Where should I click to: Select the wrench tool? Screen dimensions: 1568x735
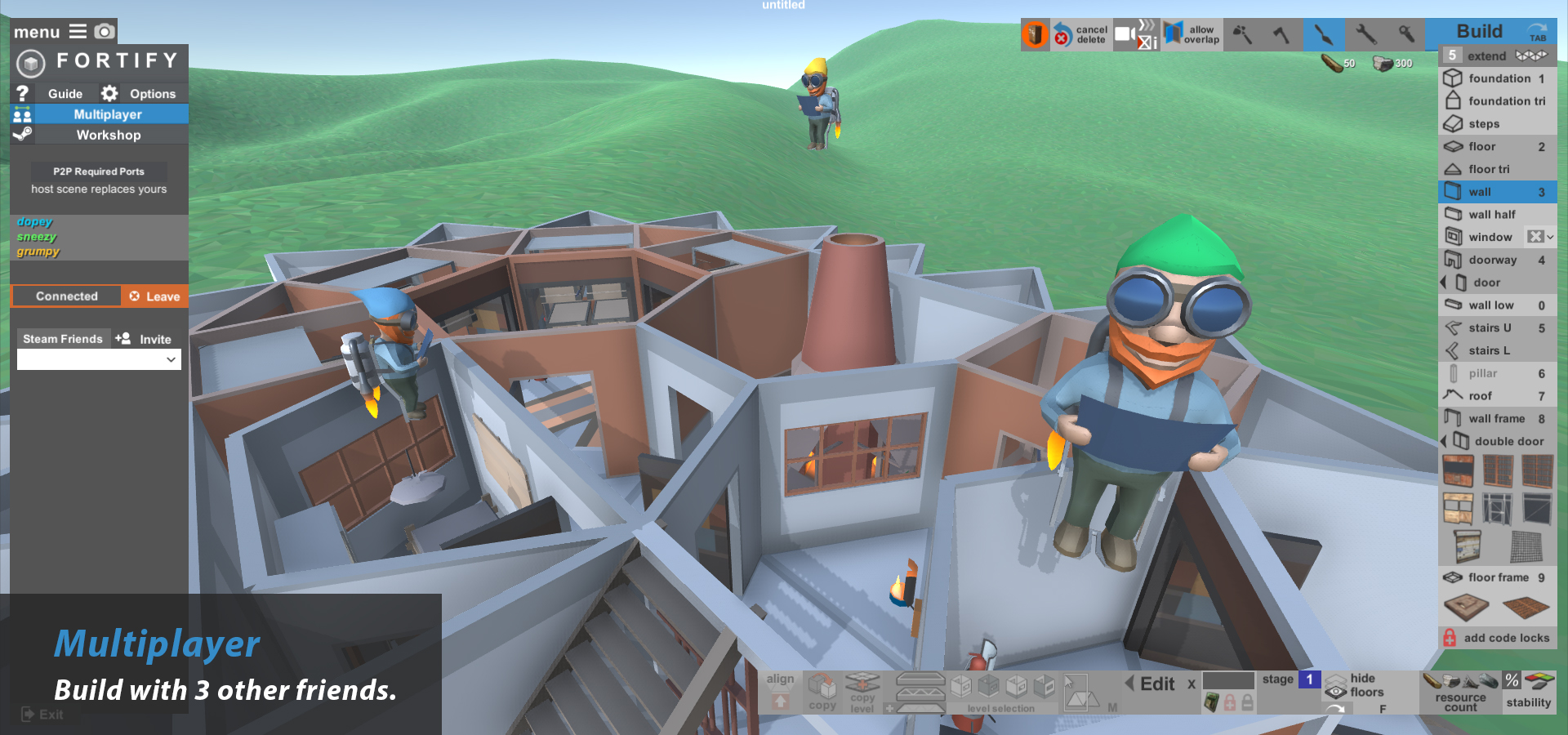1367,34
